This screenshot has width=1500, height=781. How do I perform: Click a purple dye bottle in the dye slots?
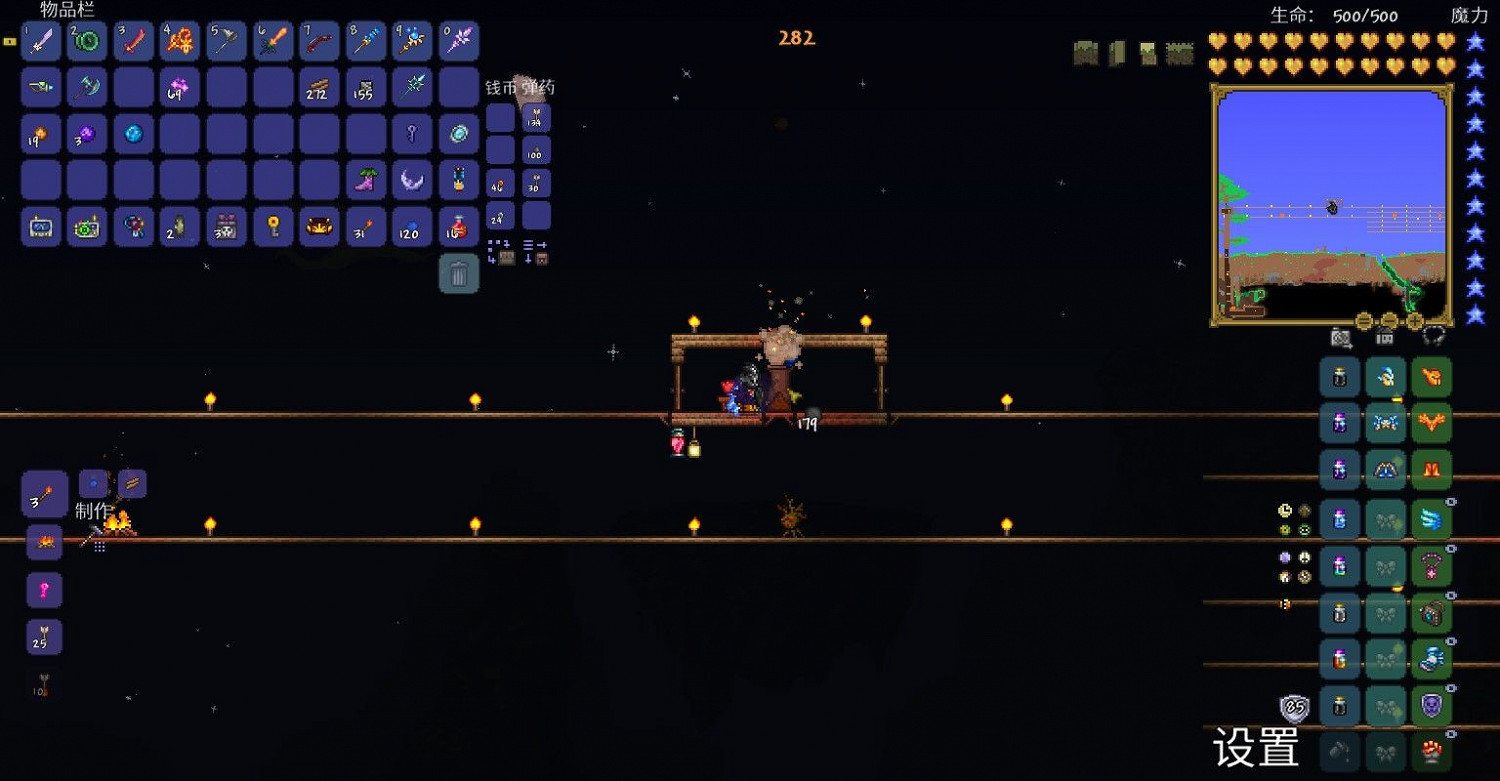point(1339,422)
